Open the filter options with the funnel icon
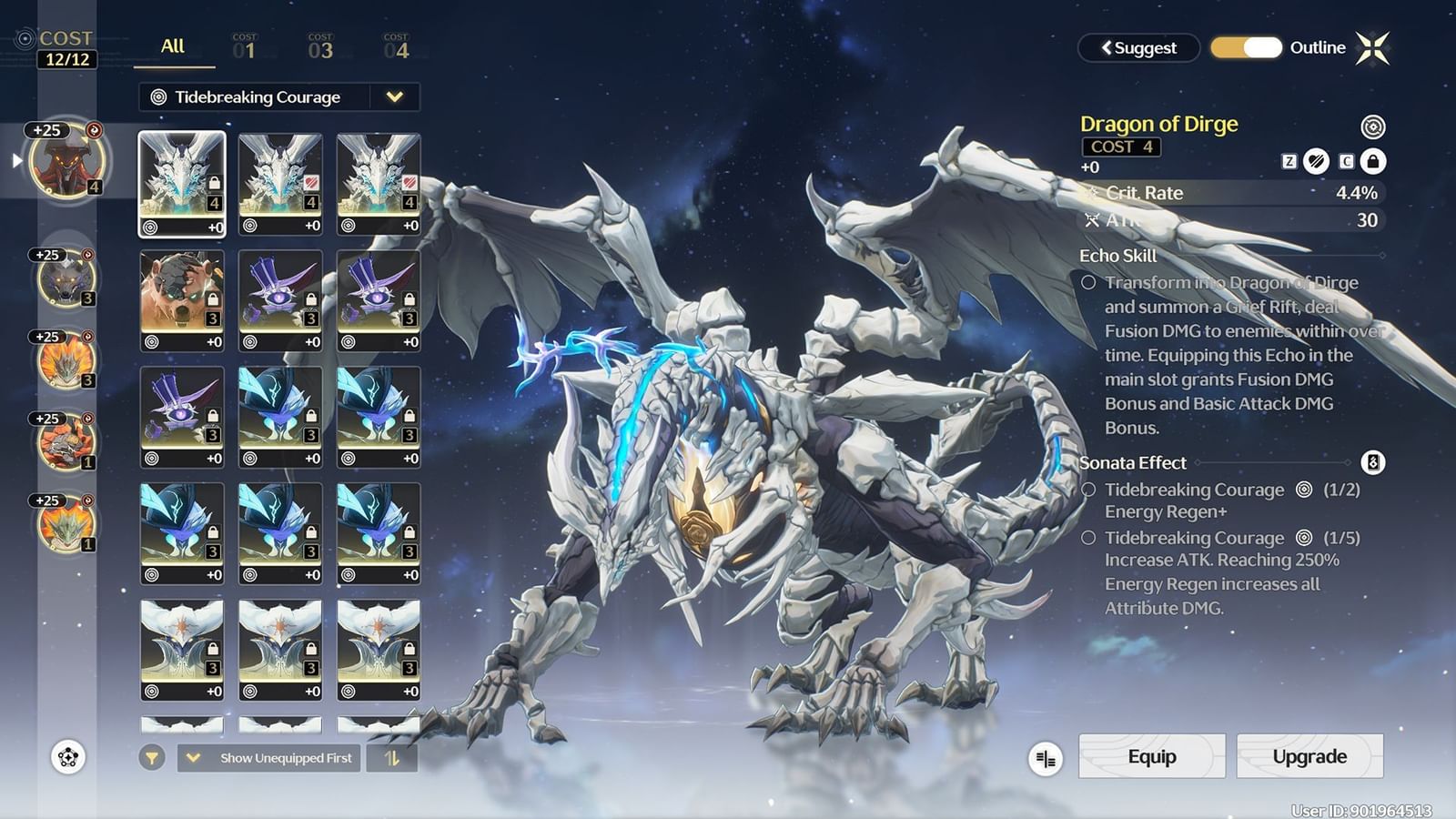 (x=152, y=757)
